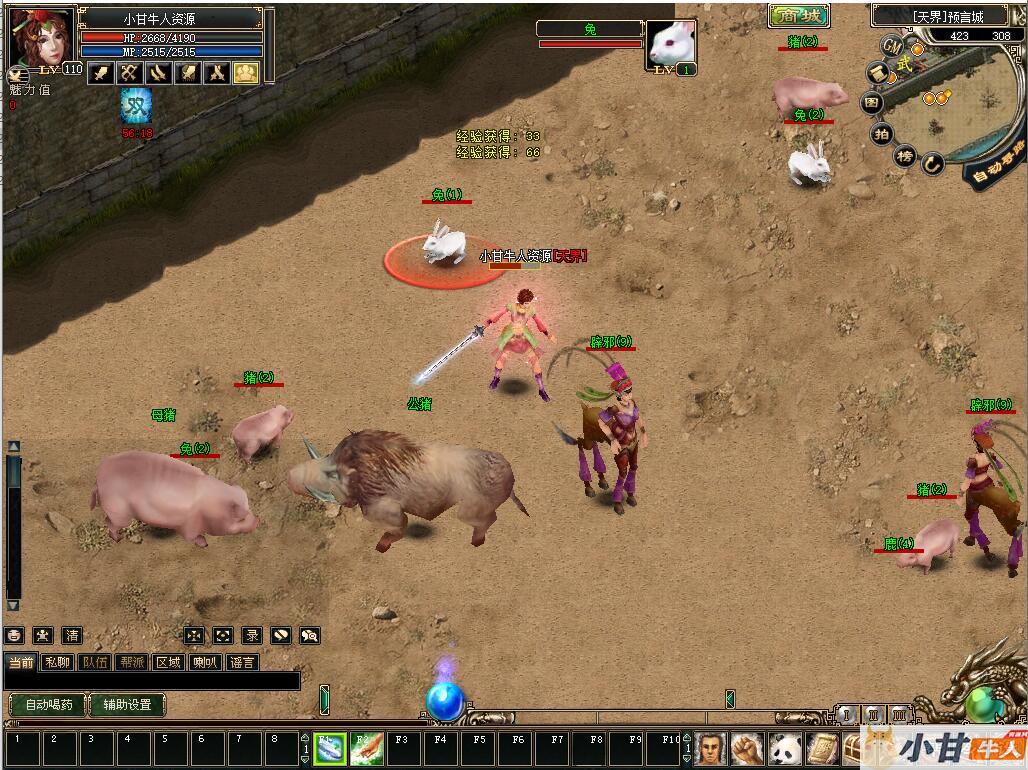The image size is (1028, 770).
Task: Select the golden paw icon under player name
Action: (x=246, y=72)
